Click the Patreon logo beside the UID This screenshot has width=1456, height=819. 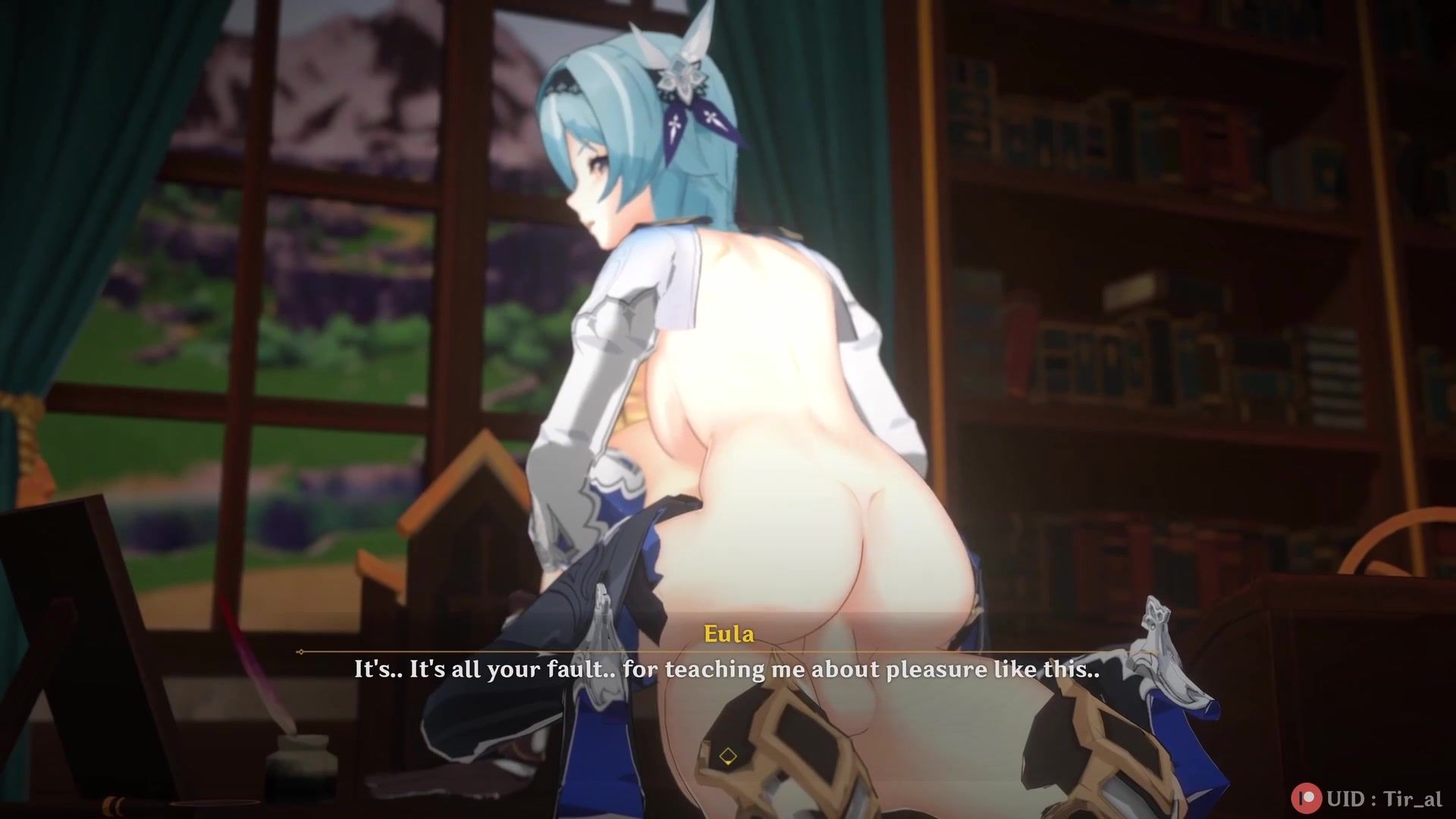click(1306, 797)
